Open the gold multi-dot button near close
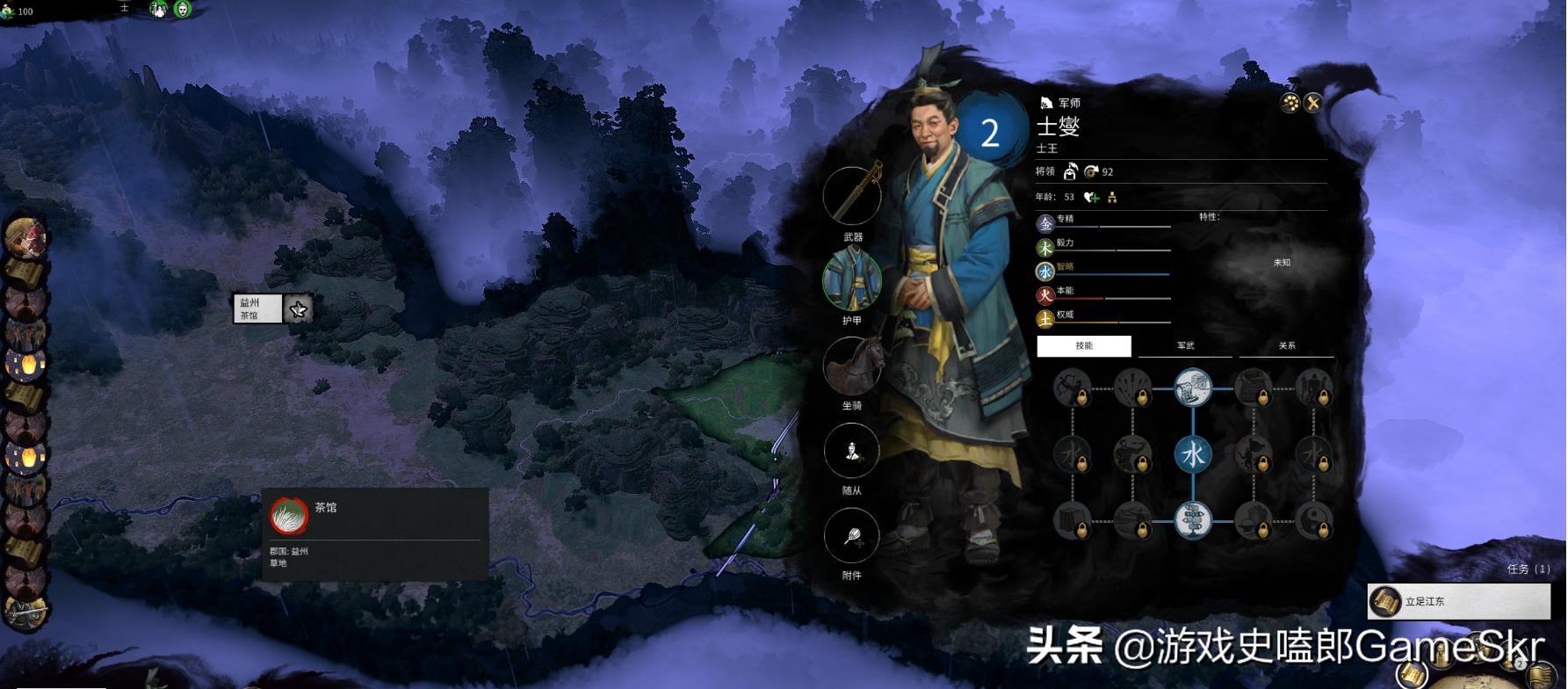 tap(1289, 104)
